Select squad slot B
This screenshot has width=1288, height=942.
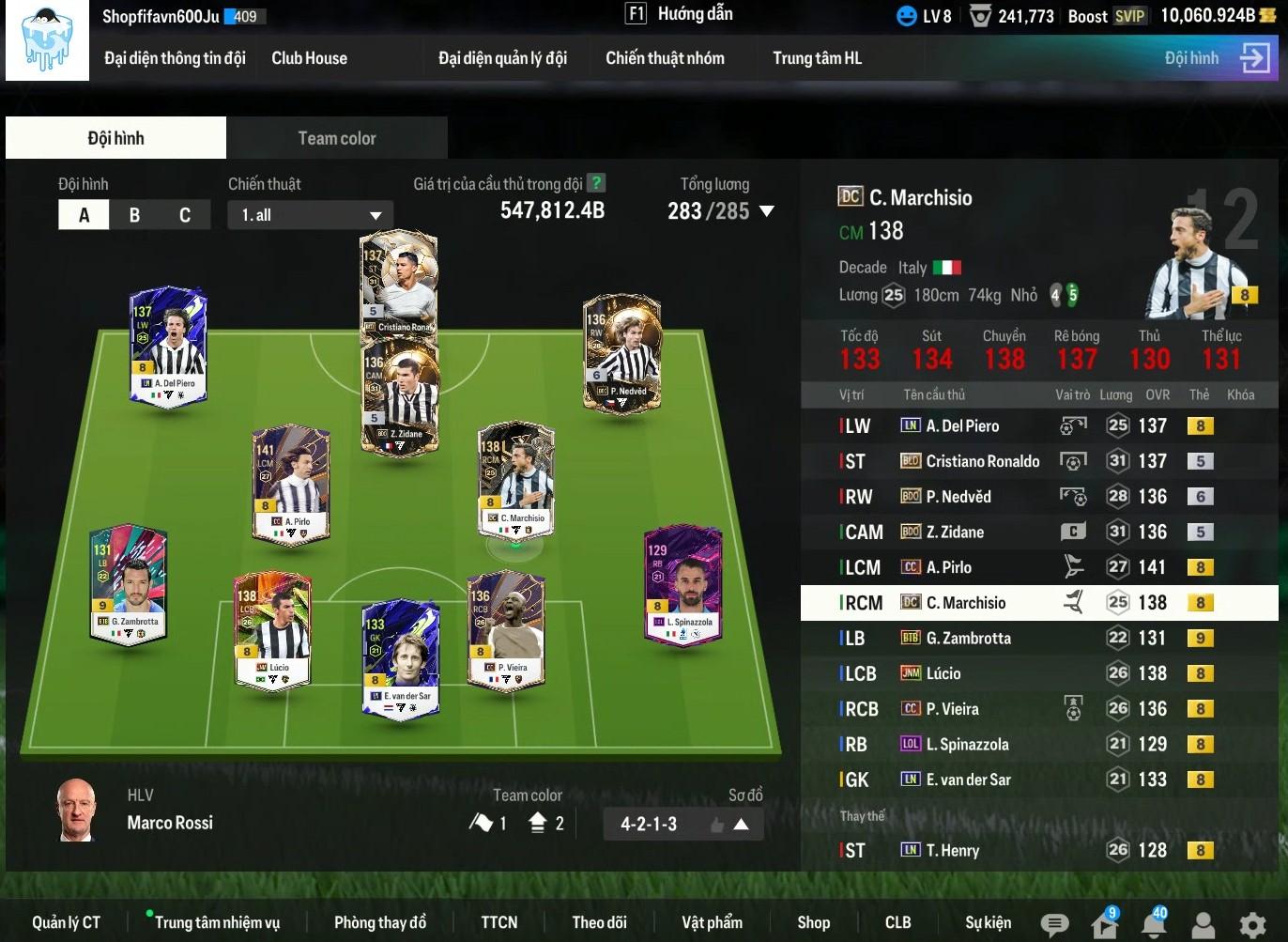tap(134, 215)
